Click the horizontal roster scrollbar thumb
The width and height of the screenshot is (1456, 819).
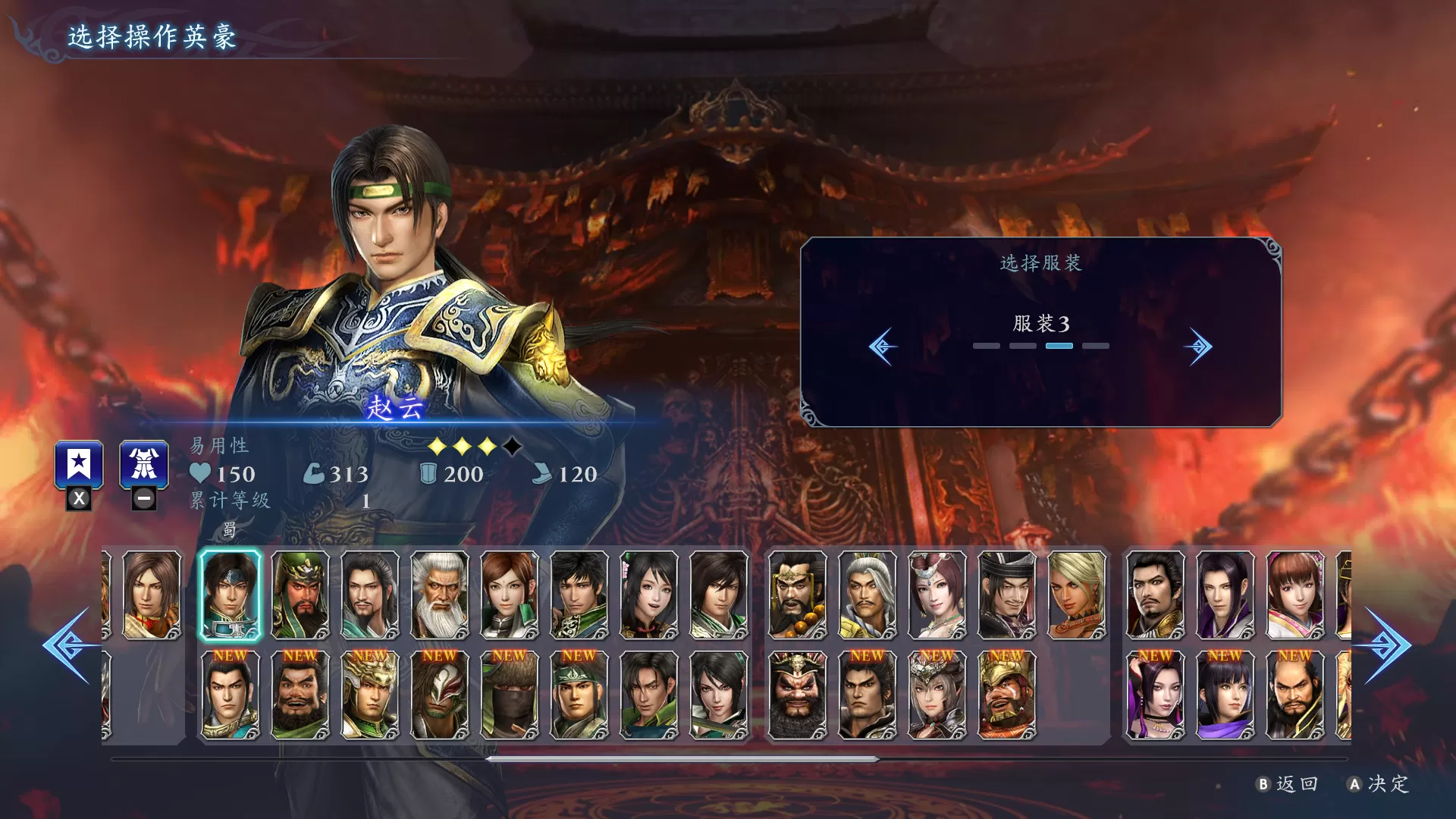pos(682,758)
